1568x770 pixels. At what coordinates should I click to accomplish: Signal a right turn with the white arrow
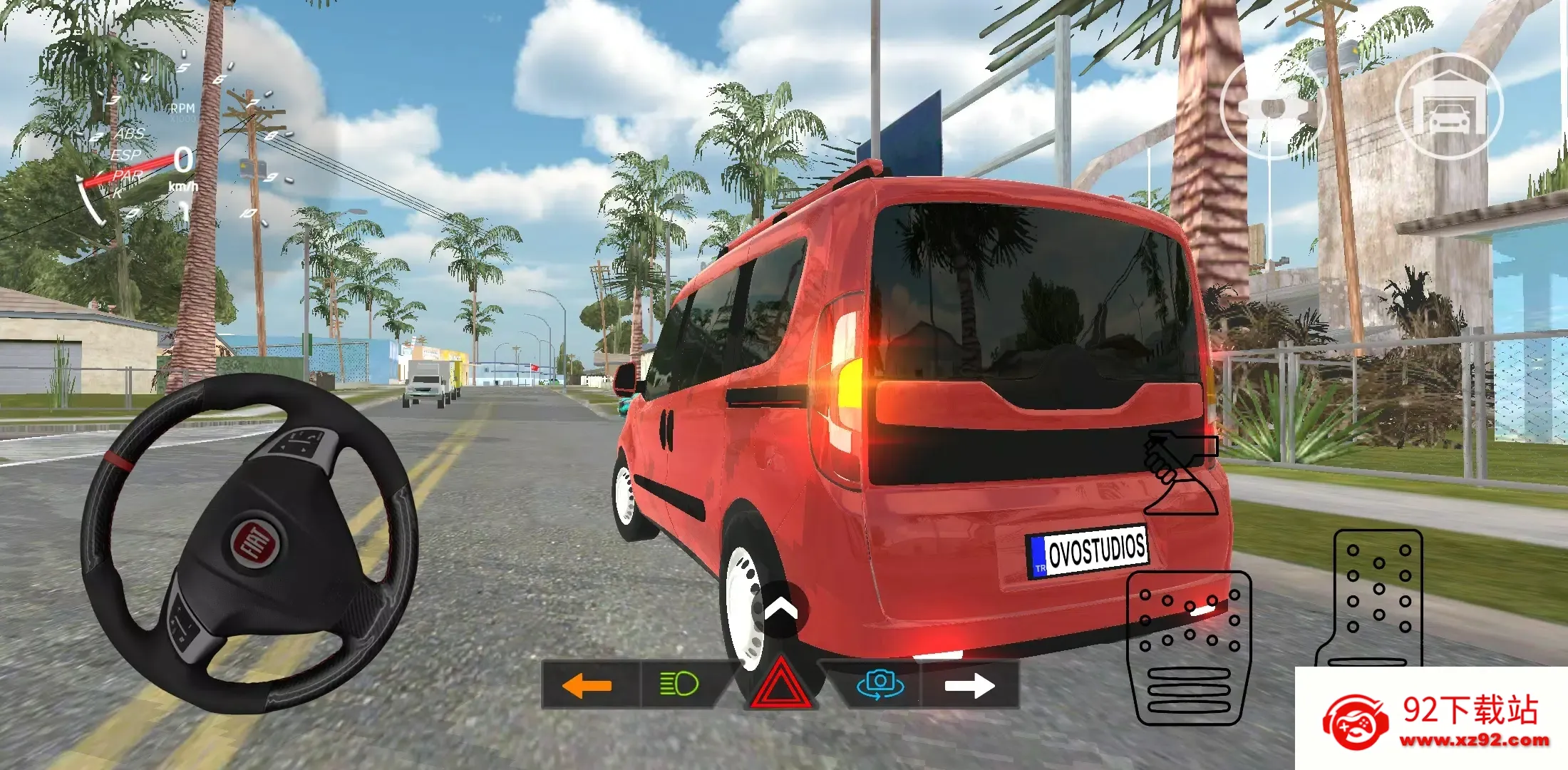[969, 687]
